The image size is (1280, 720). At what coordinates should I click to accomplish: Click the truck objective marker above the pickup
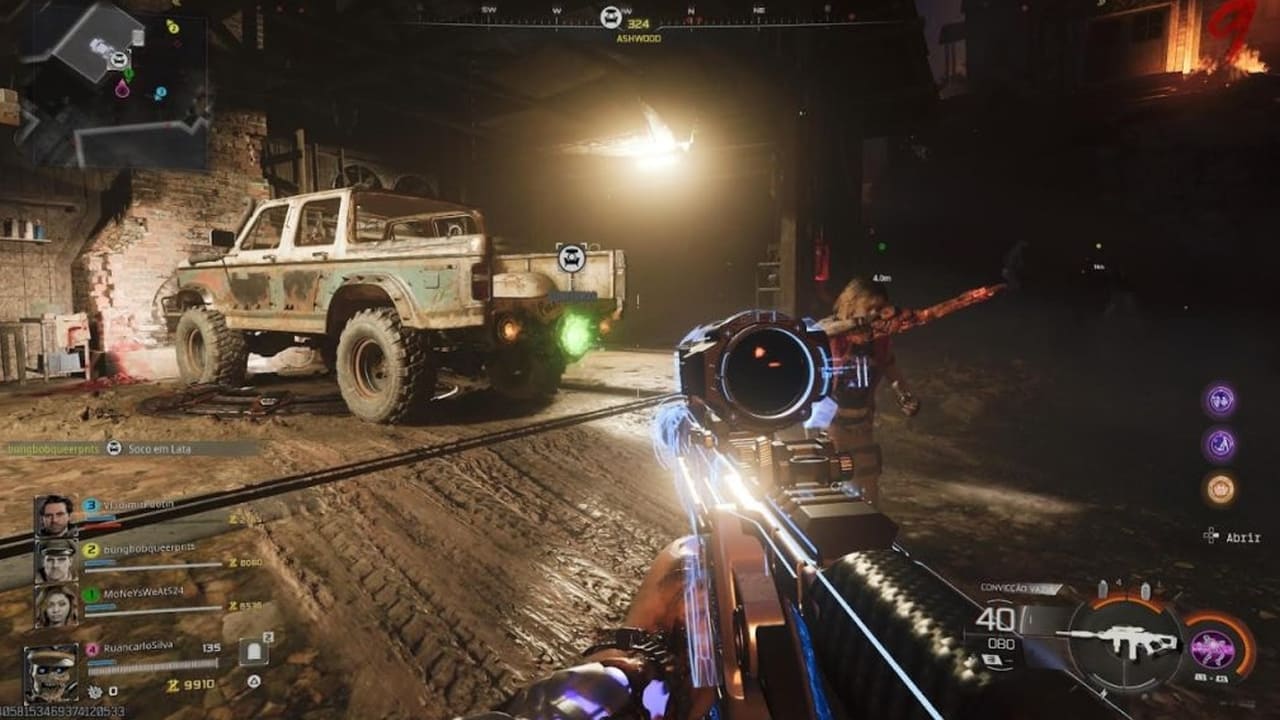pyautogui.click(x=571, y=258)
